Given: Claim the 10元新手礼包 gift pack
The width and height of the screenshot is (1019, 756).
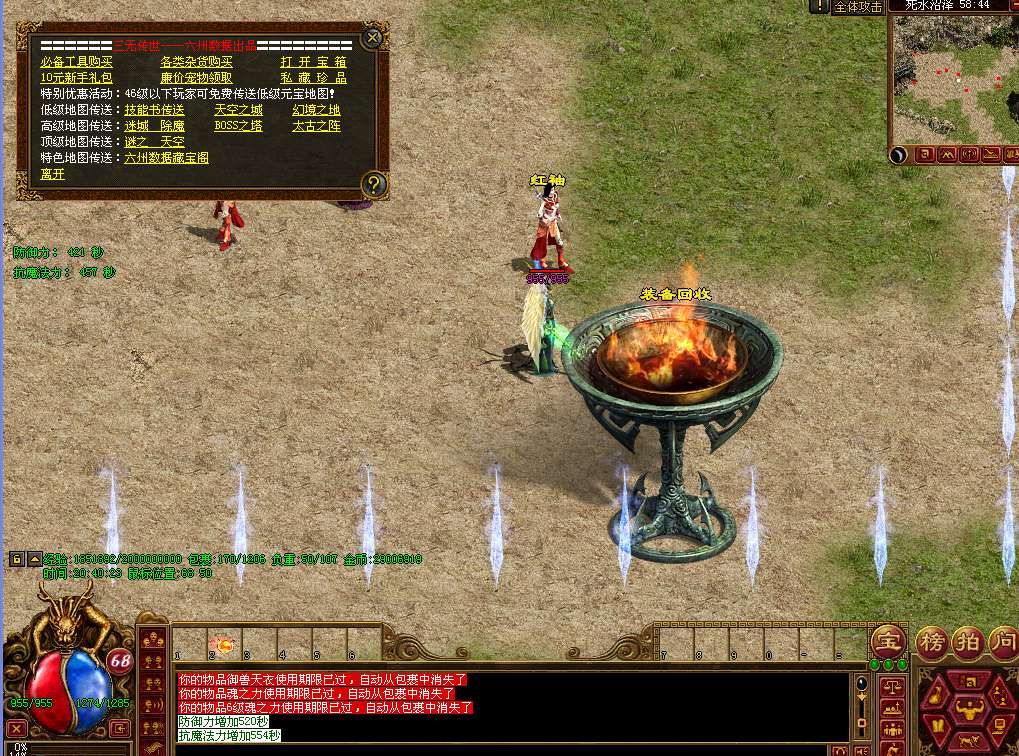Looking at the screenshot, I should 76,78.
